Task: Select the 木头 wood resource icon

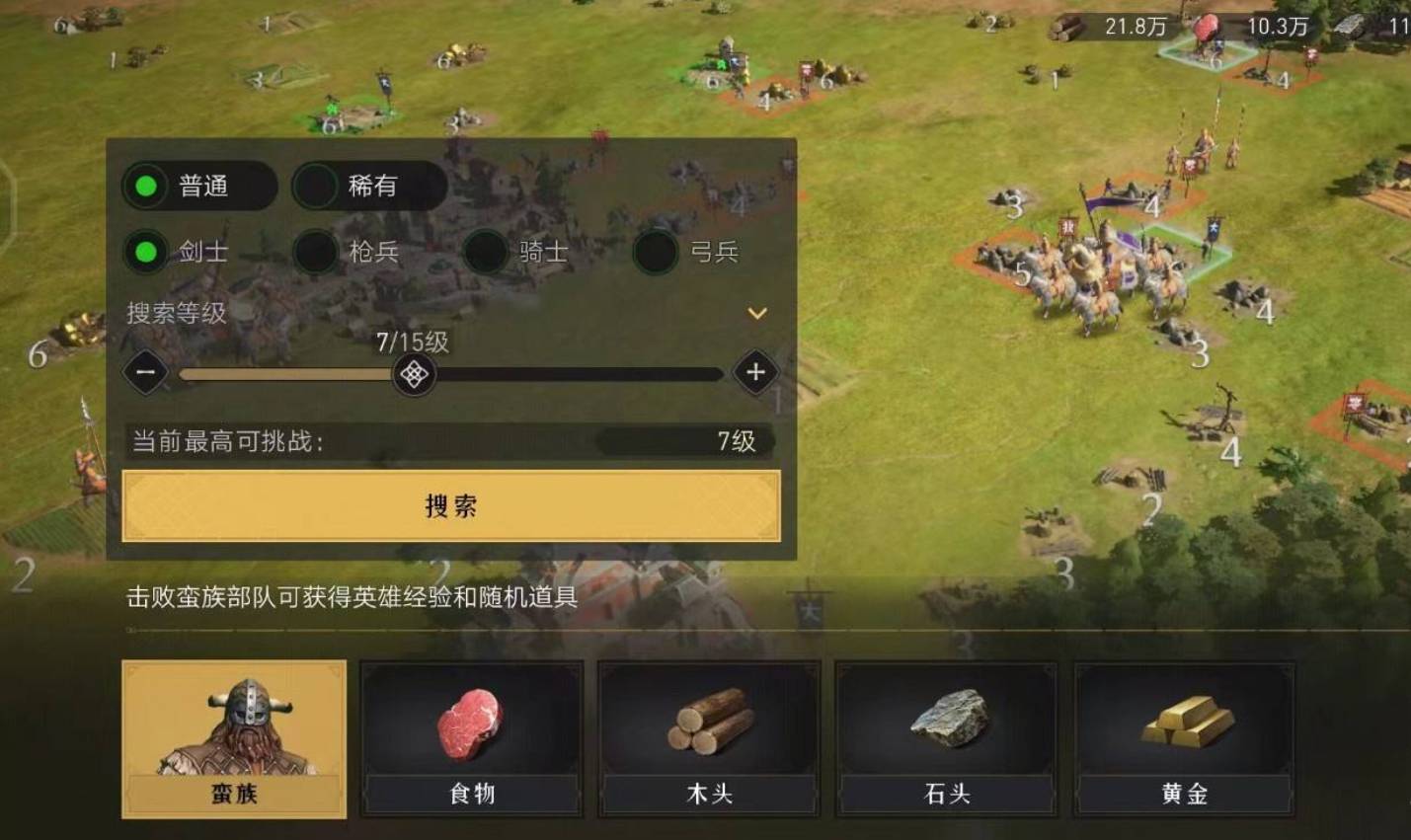Action: [710, 725]
